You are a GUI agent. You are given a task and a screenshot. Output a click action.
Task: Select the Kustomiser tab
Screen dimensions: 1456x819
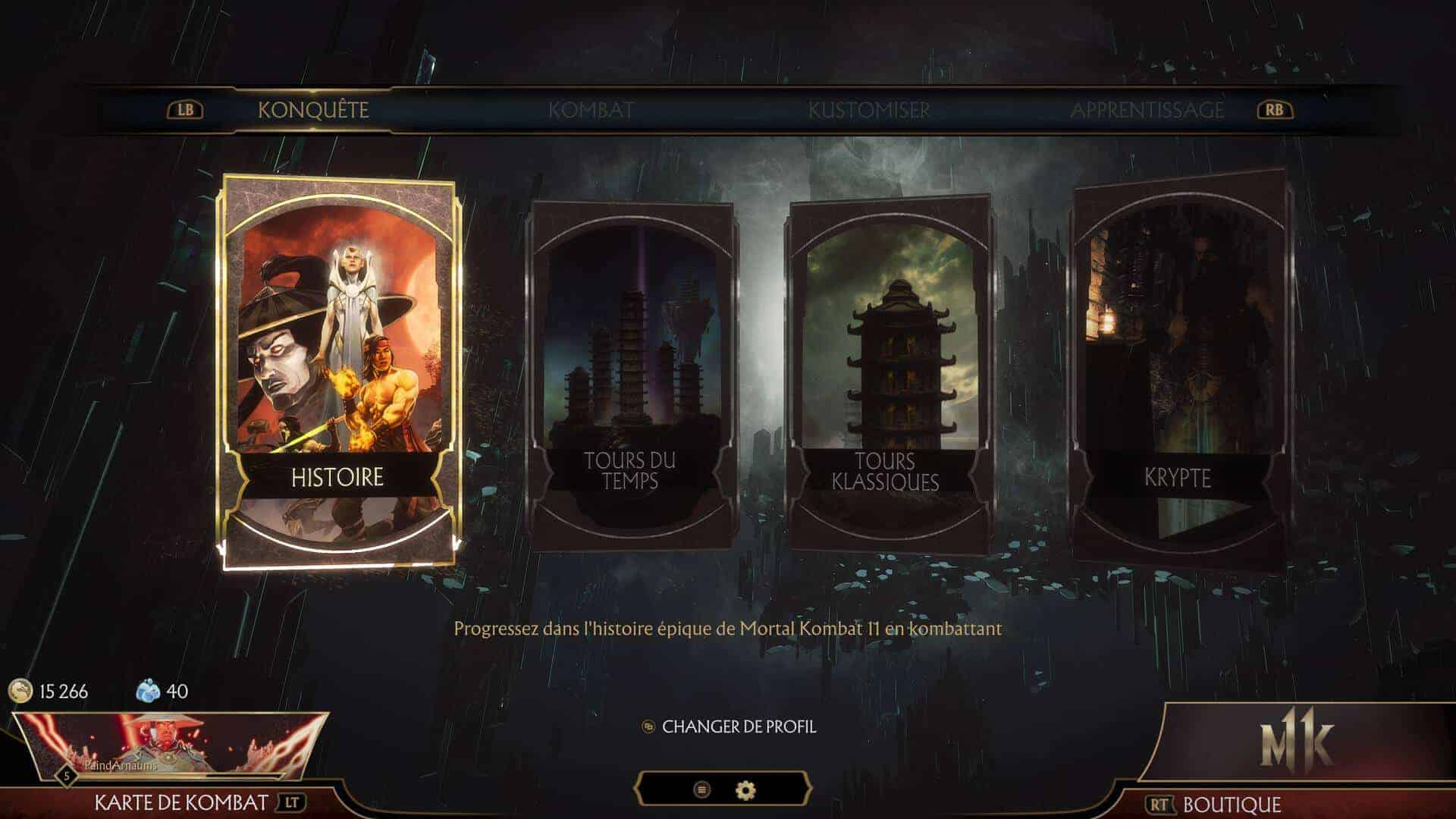[869, 110]
